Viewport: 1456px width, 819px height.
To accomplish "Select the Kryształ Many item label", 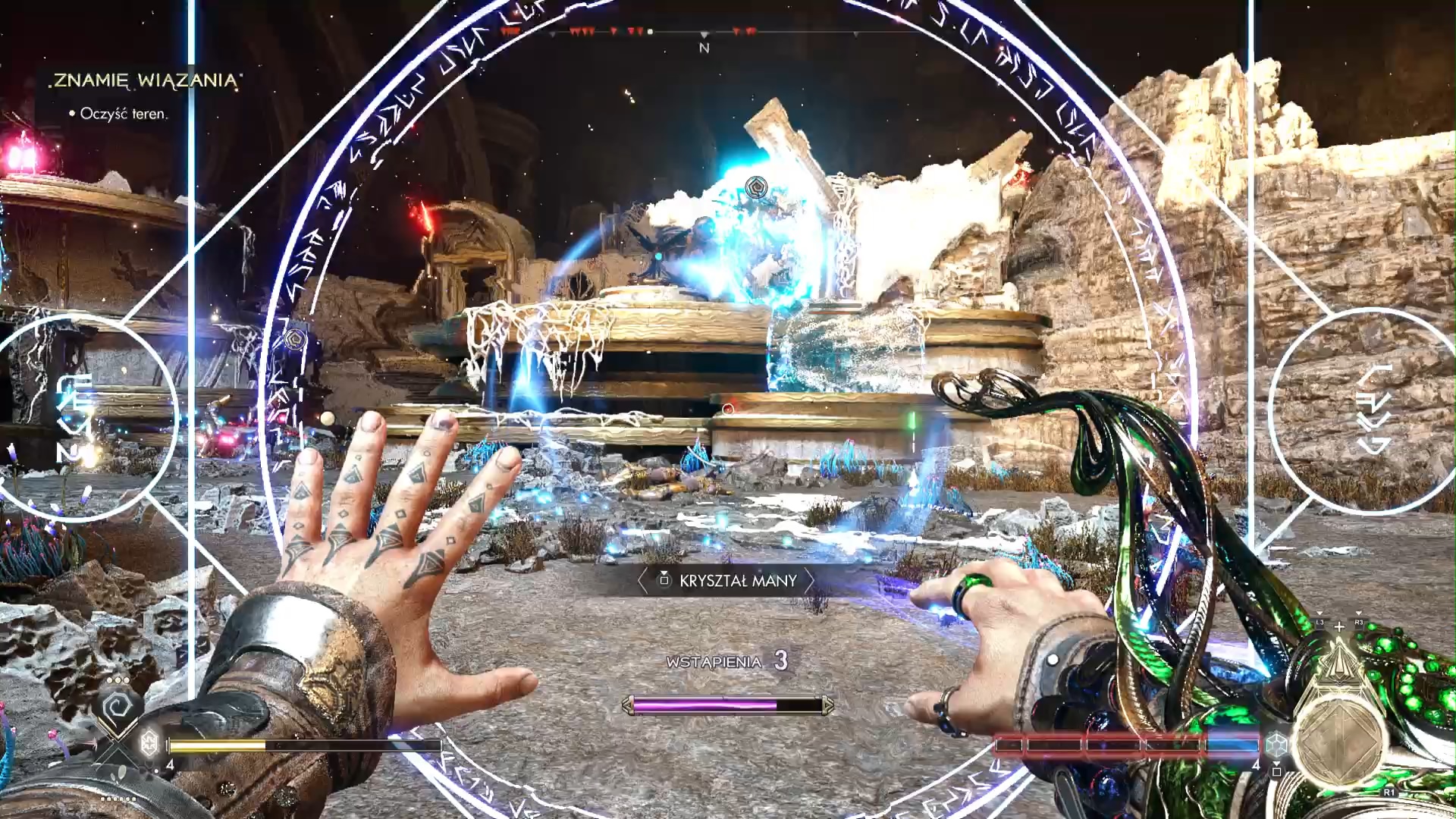I will (726, 581).
